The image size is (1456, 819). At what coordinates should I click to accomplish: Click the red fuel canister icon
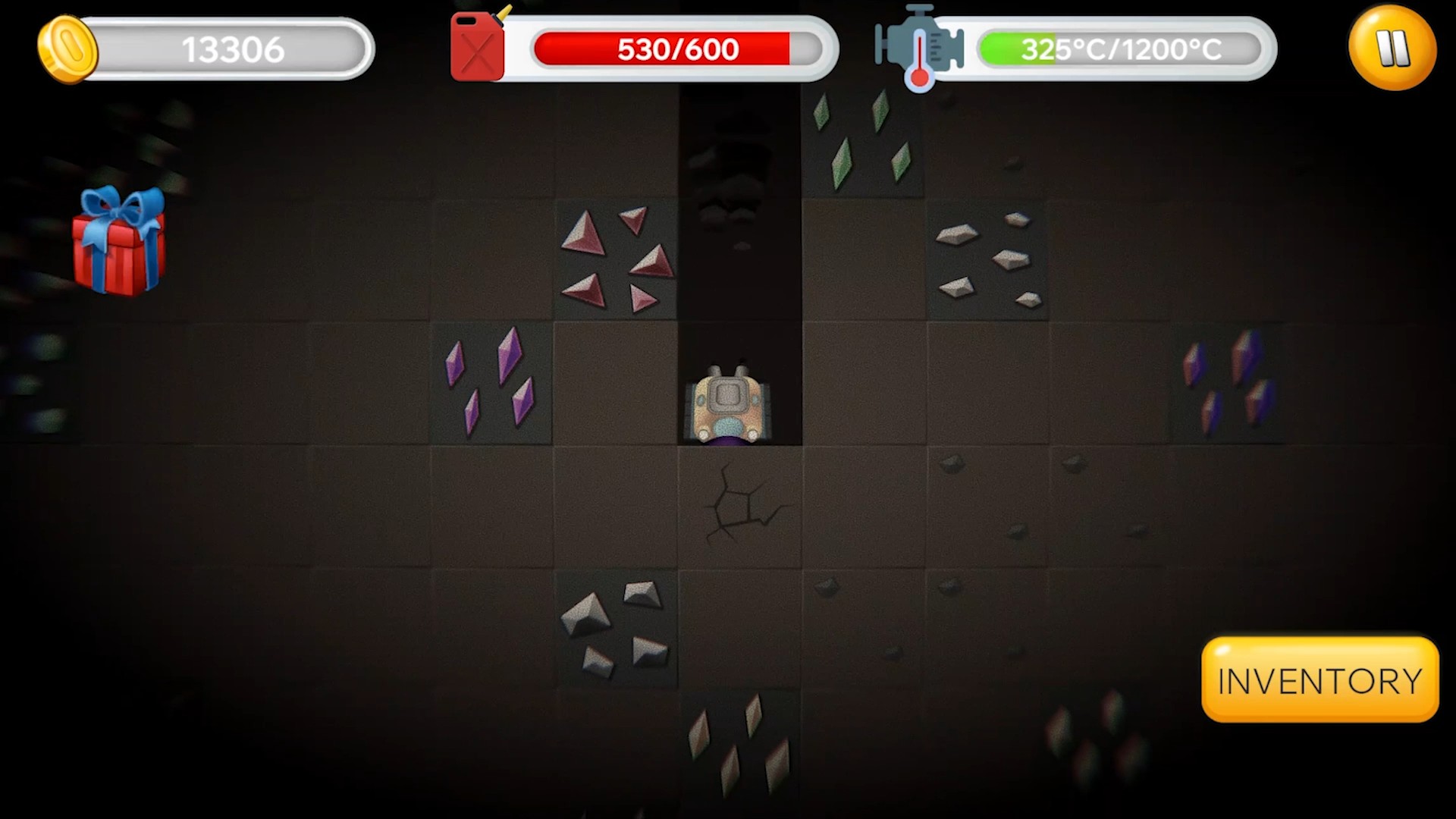pyautogui.click(x=476, y=47)
